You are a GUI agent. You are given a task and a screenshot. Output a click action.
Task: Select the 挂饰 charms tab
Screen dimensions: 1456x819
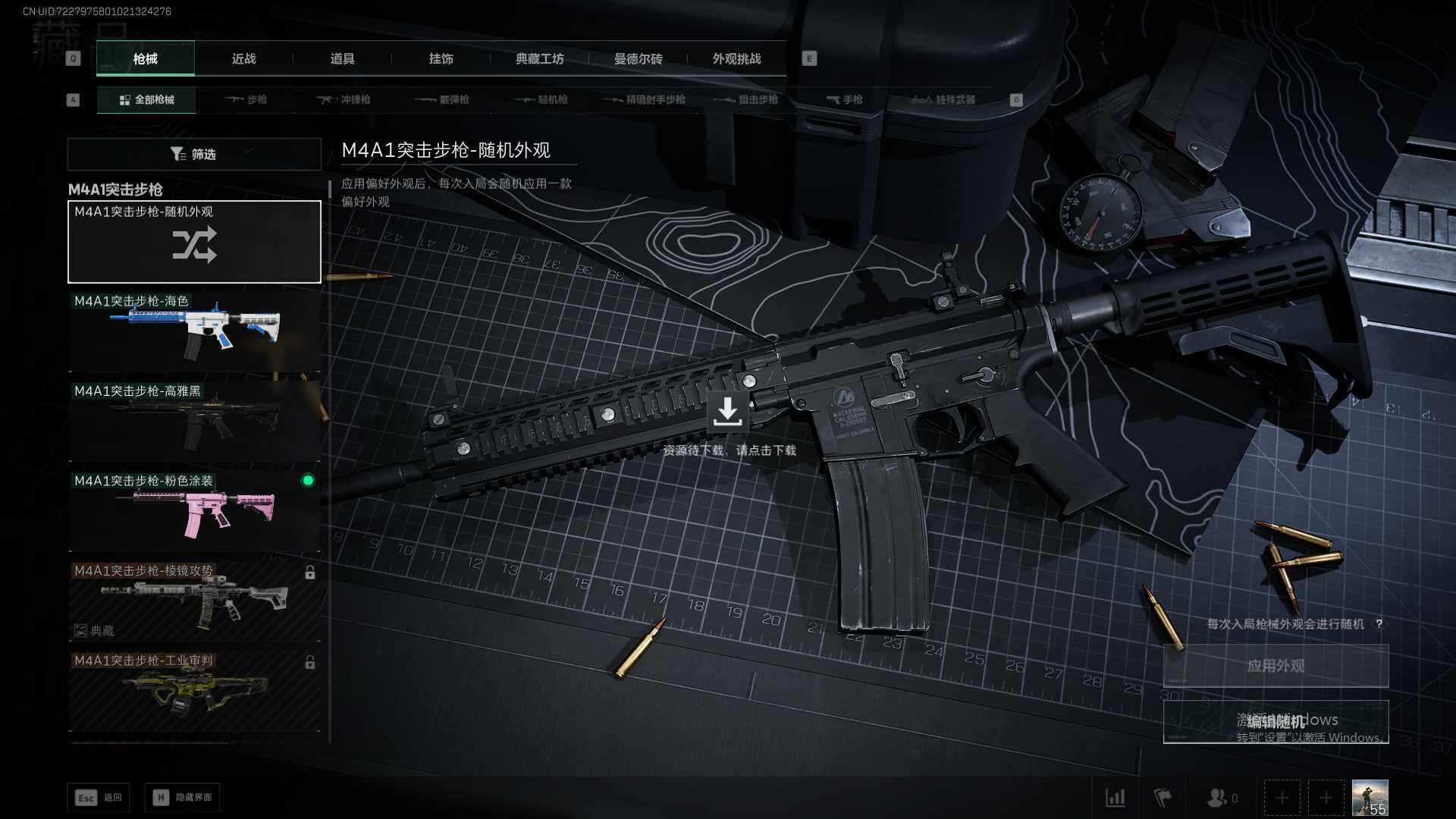coord(441,59)
